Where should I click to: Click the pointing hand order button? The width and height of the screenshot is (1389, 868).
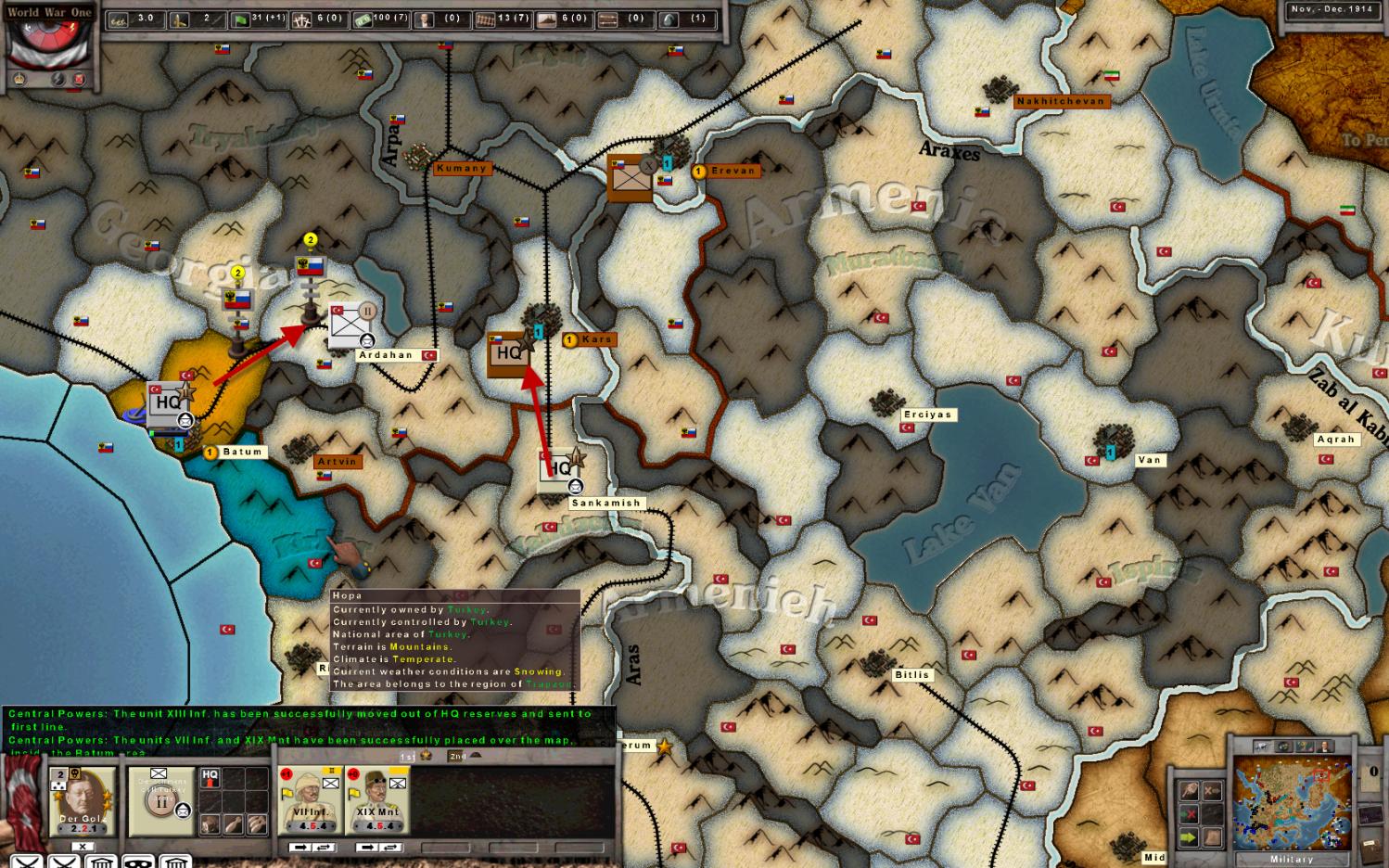(1190, 791)
